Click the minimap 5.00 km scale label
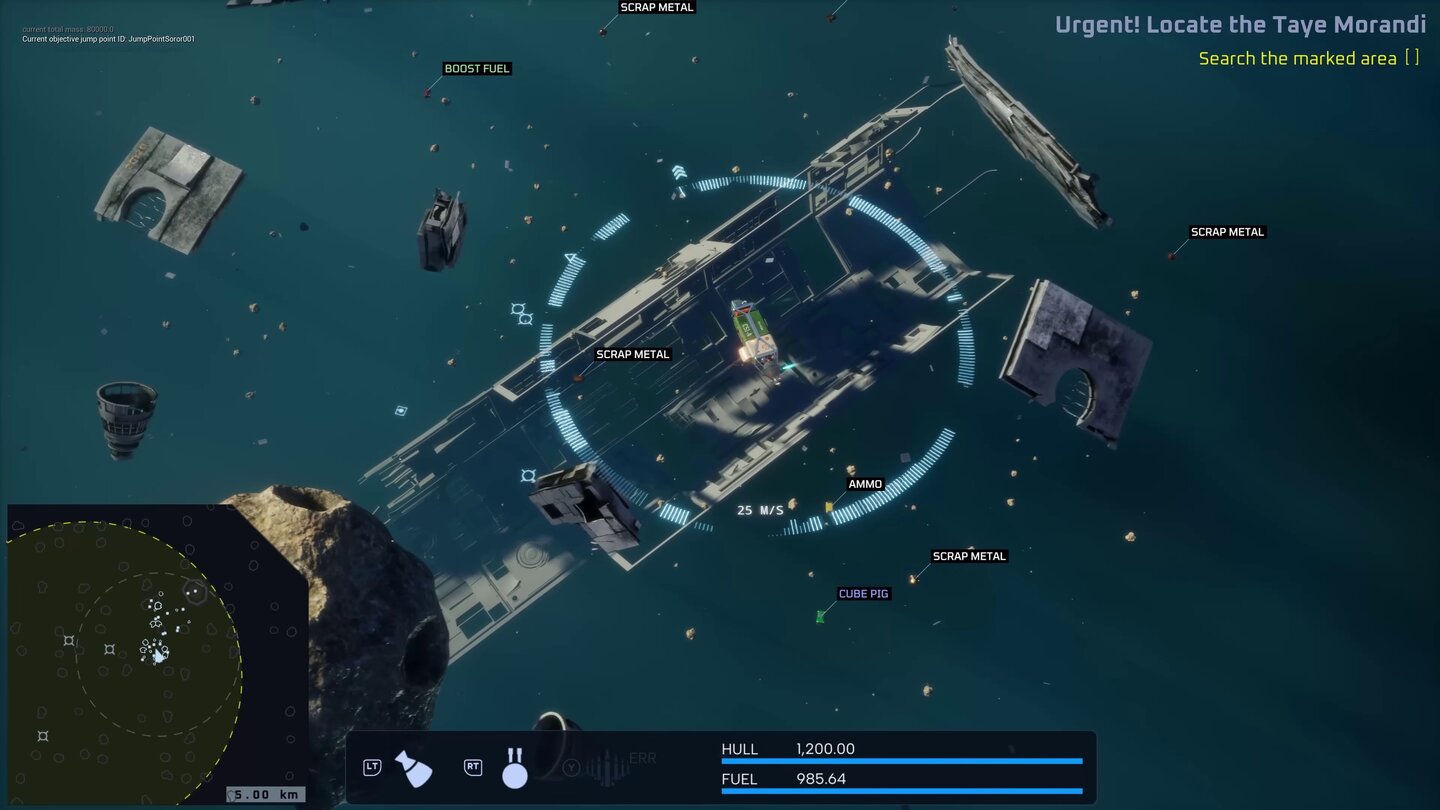This screenshot has width=1440, height=810. tap(266, 795)
